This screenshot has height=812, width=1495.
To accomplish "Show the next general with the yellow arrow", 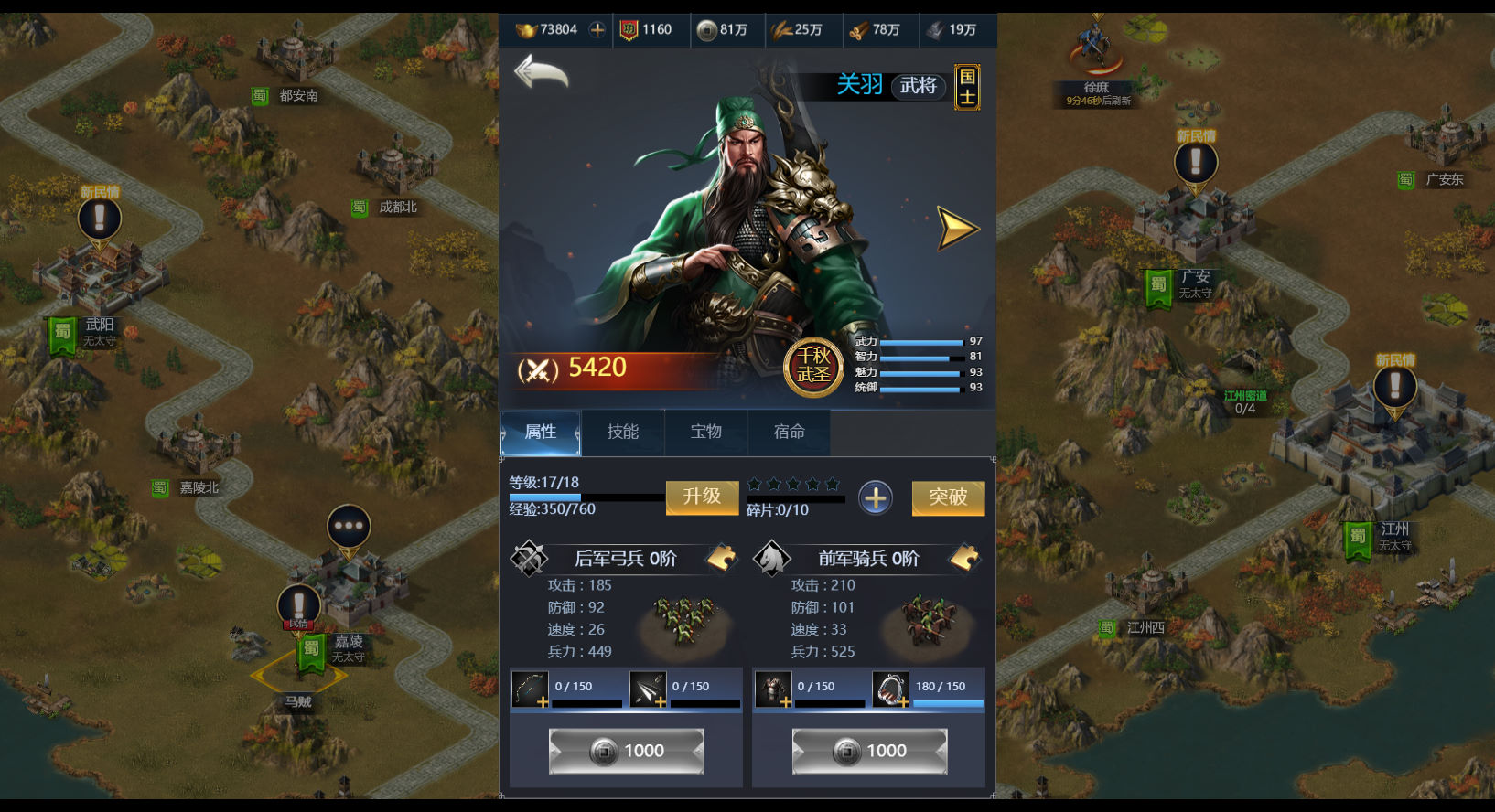I will tap(957, 228).
